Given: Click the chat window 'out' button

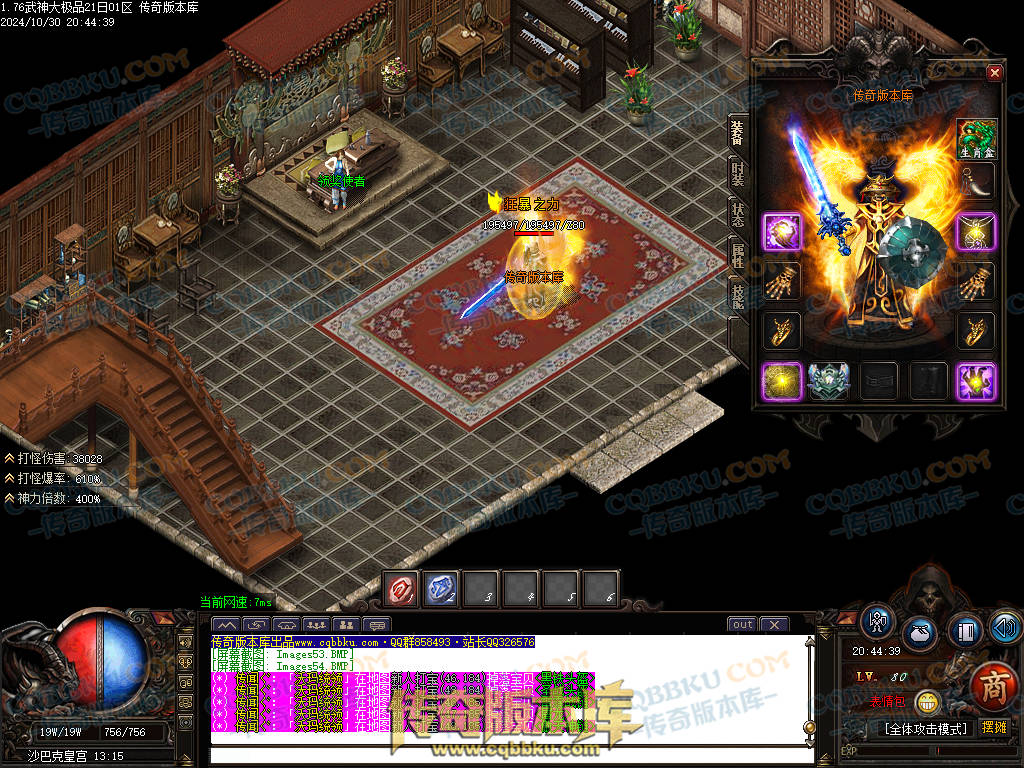Looking at the screenshot, I should click(742, 625).
